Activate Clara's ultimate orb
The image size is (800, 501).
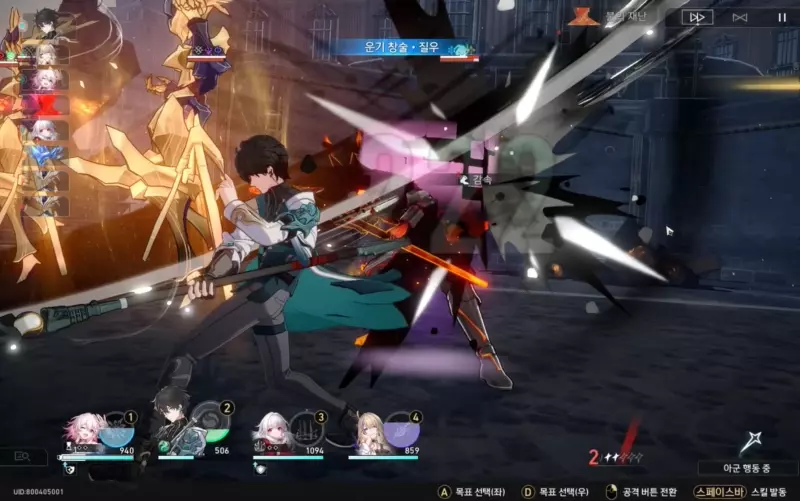pyautogui.click(x=307, y=432)
